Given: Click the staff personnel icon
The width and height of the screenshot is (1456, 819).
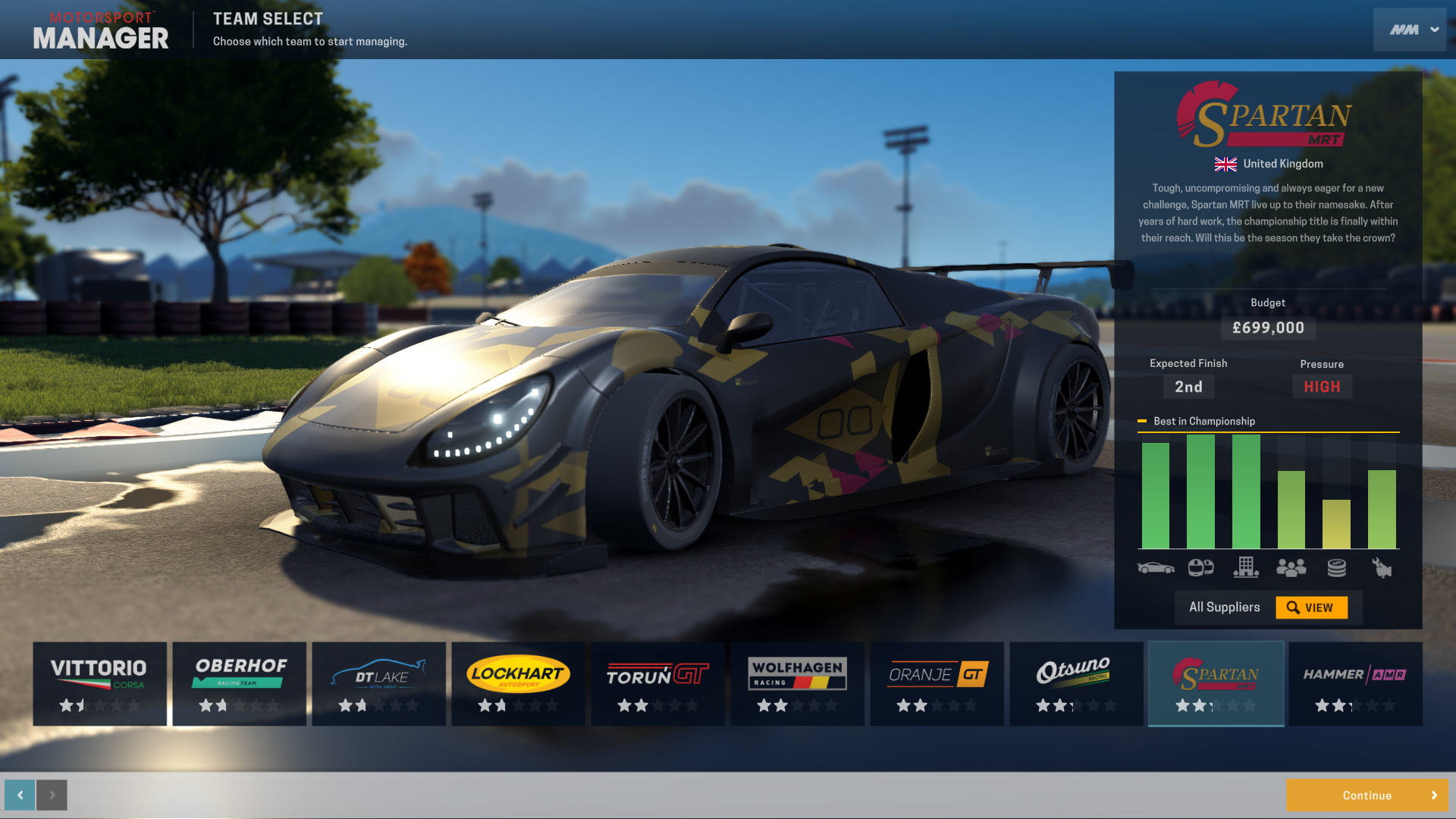Looking at the screenshot, I should (1291, 567).
